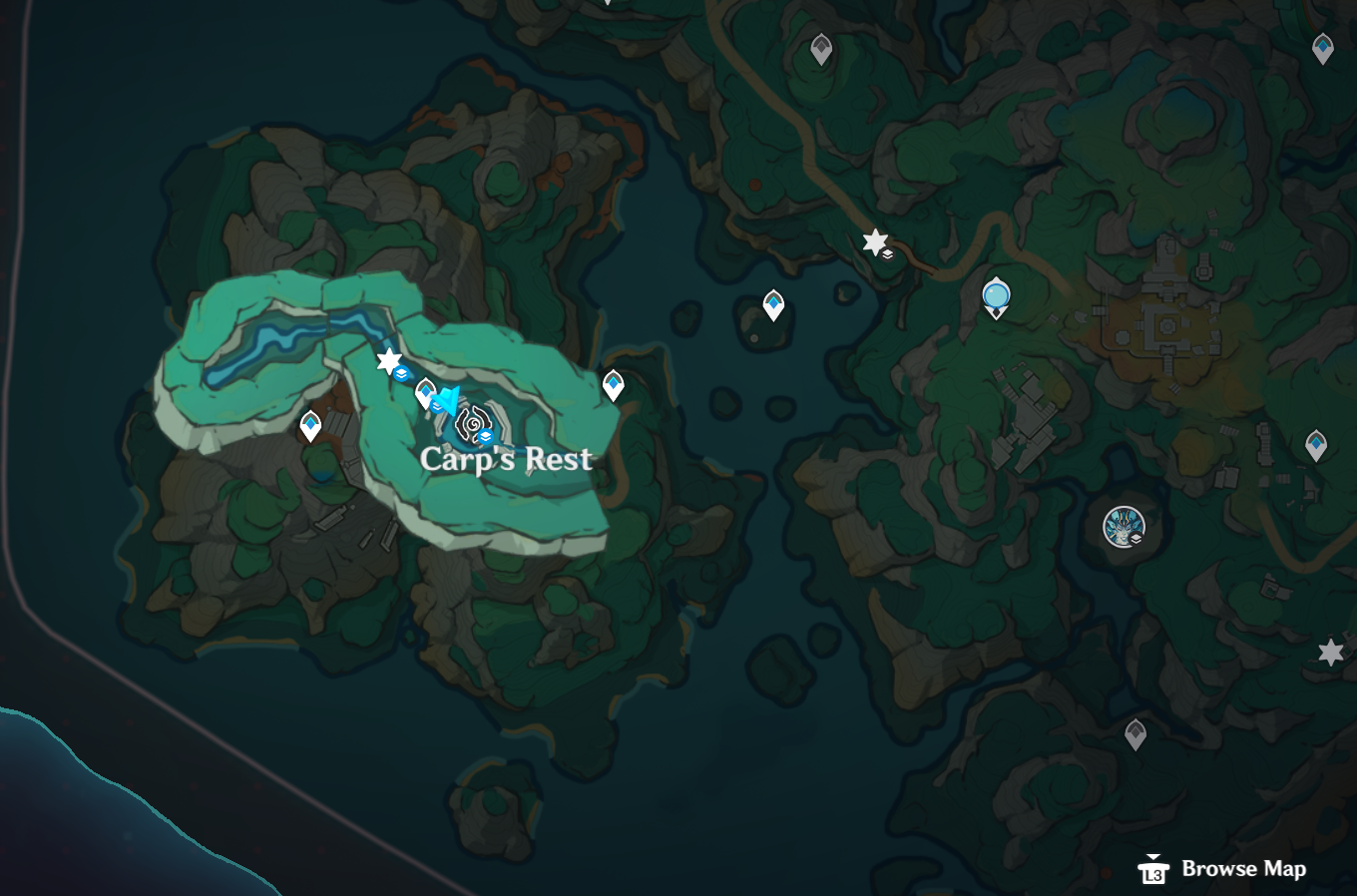Select the teleport pin on the small sea islet
The image size is (1357, 896).
773,303
